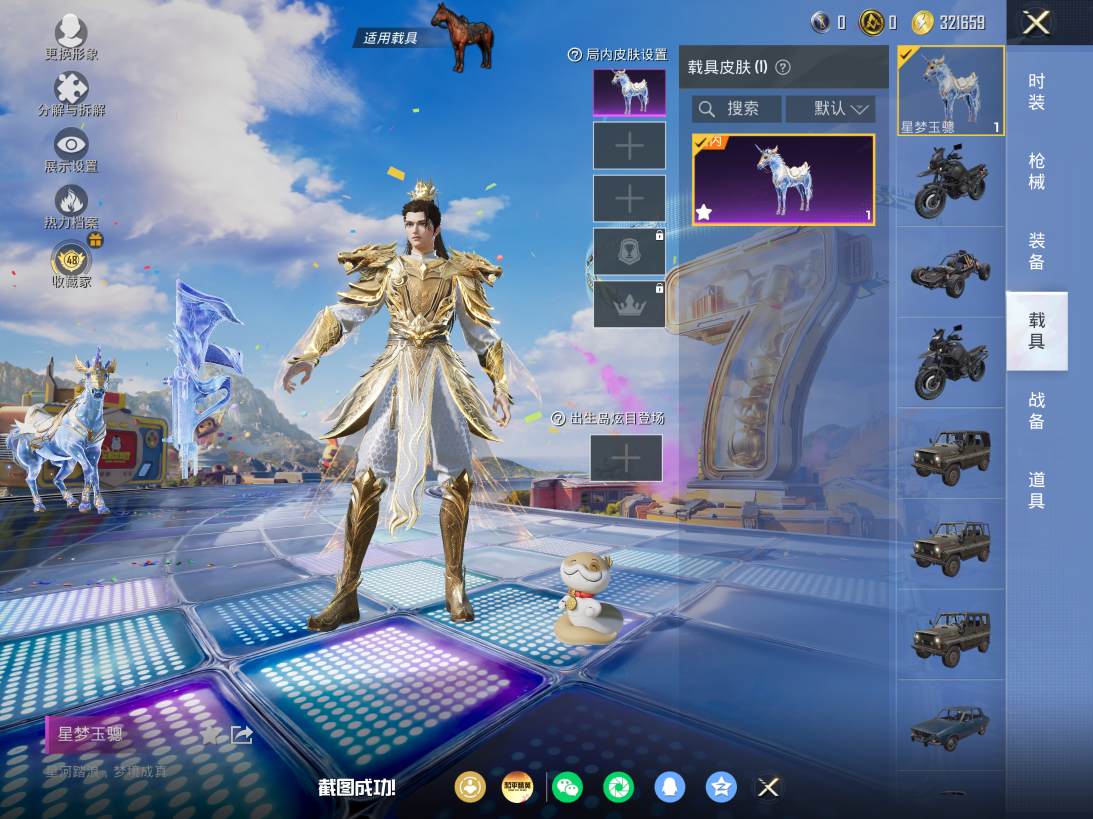Open the 道具 tab
The height and width of the screenshot is (819, 1093).
tap(1036, 490)
